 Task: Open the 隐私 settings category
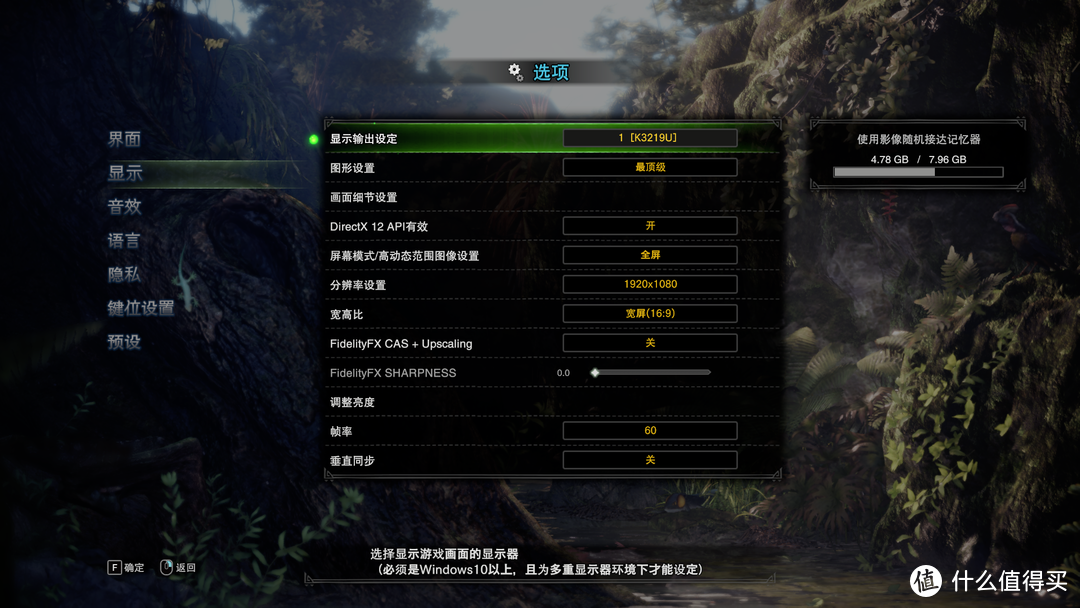coord(125,274)
